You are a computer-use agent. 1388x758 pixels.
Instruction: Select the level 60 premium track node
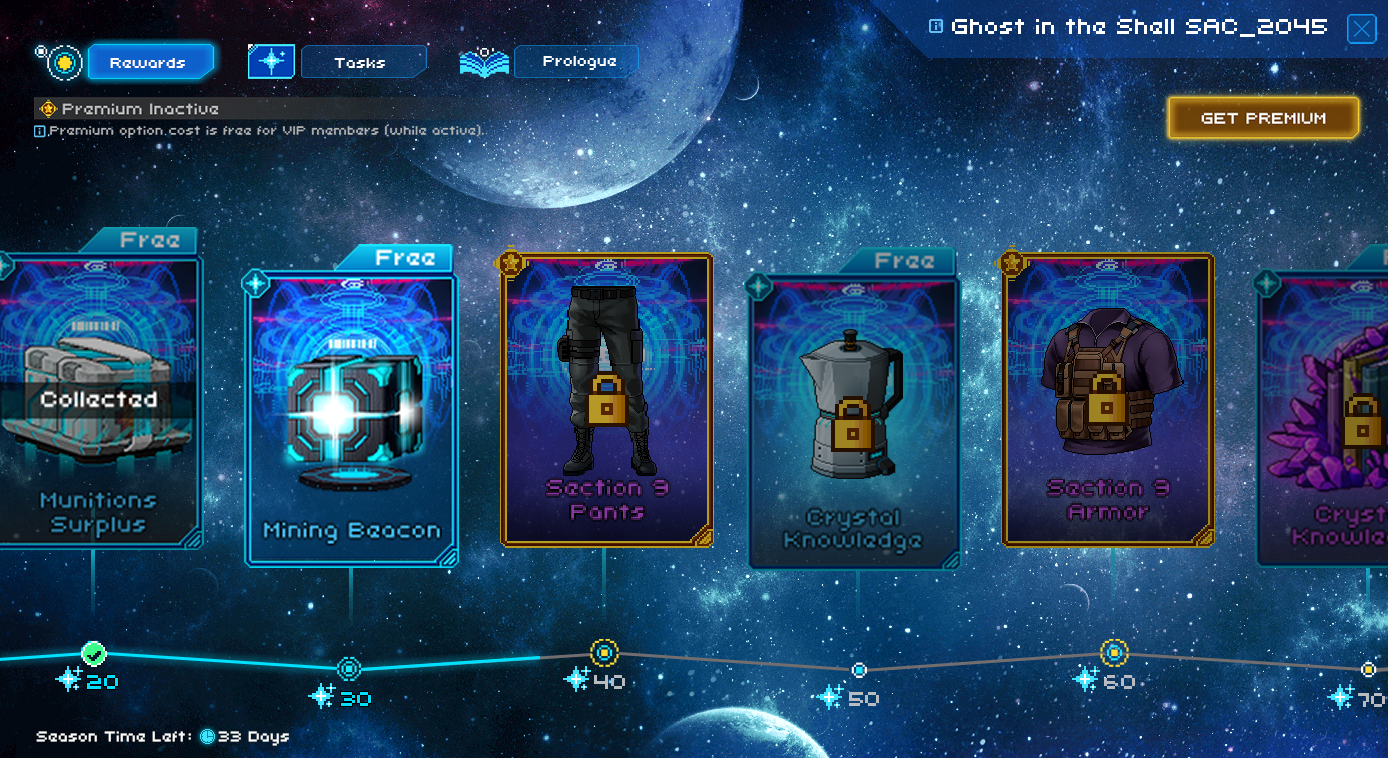coord(1114,653)
